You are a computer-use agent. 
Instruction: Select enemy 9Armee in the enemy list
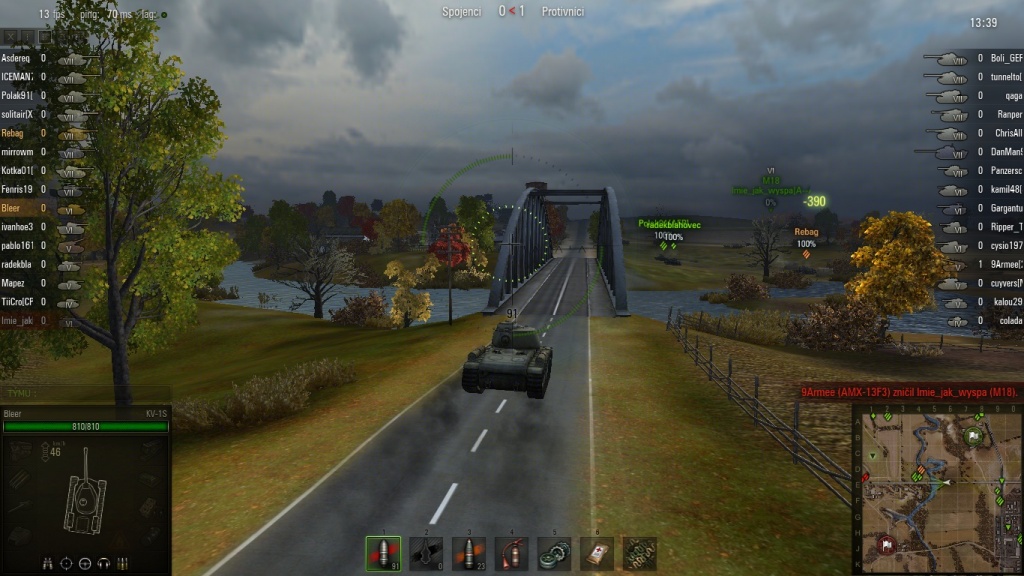pos(1006,265)
